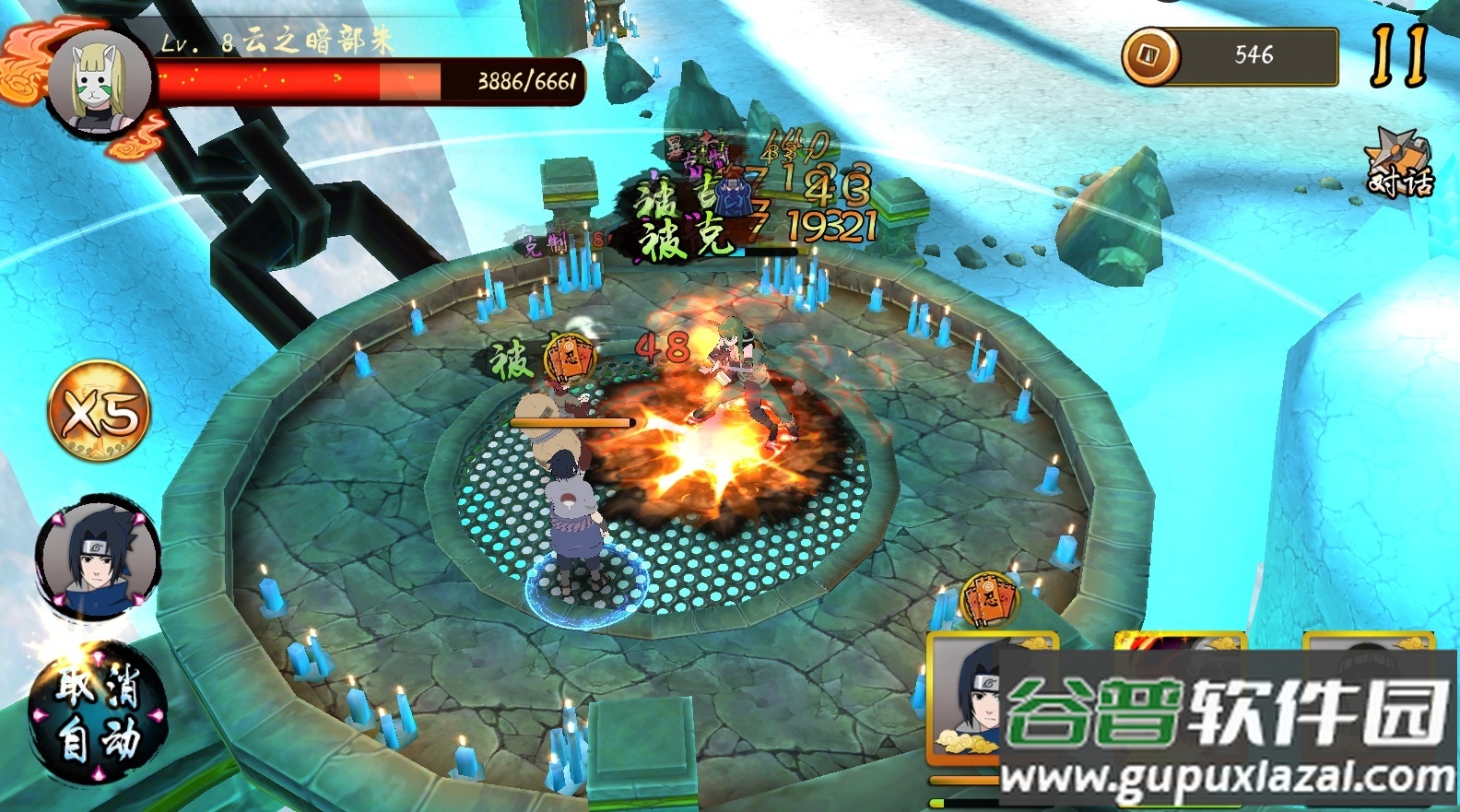Click the orange ninja scroll icon above Sasuke's card
Image resolution: width=1460 pixels, height=812 pixels.
pyautogui.click(x=989, y=598)
